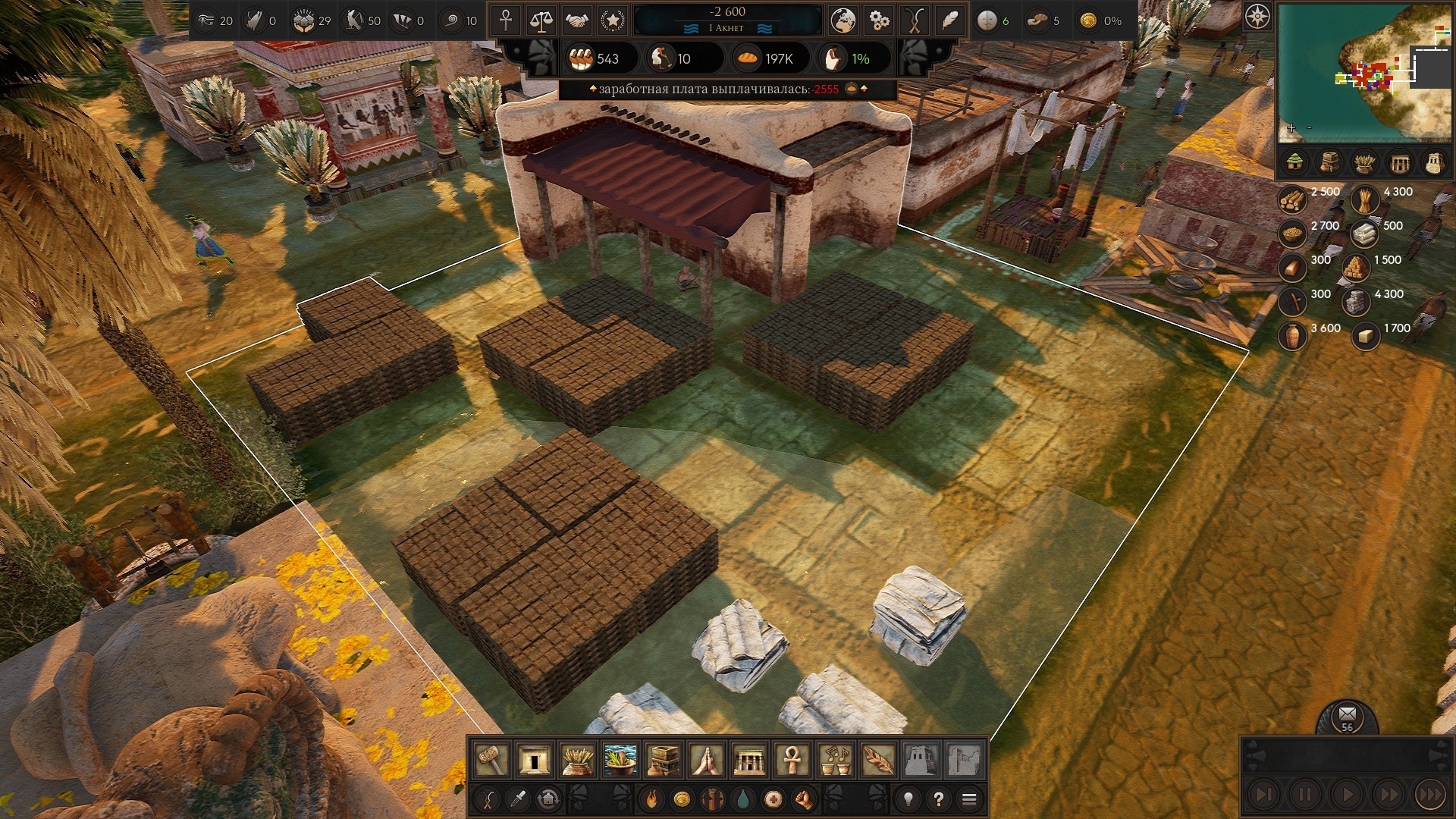Click the lightbulb hints button
Viewport: 1456px width, 819px height.
[908, 799]
